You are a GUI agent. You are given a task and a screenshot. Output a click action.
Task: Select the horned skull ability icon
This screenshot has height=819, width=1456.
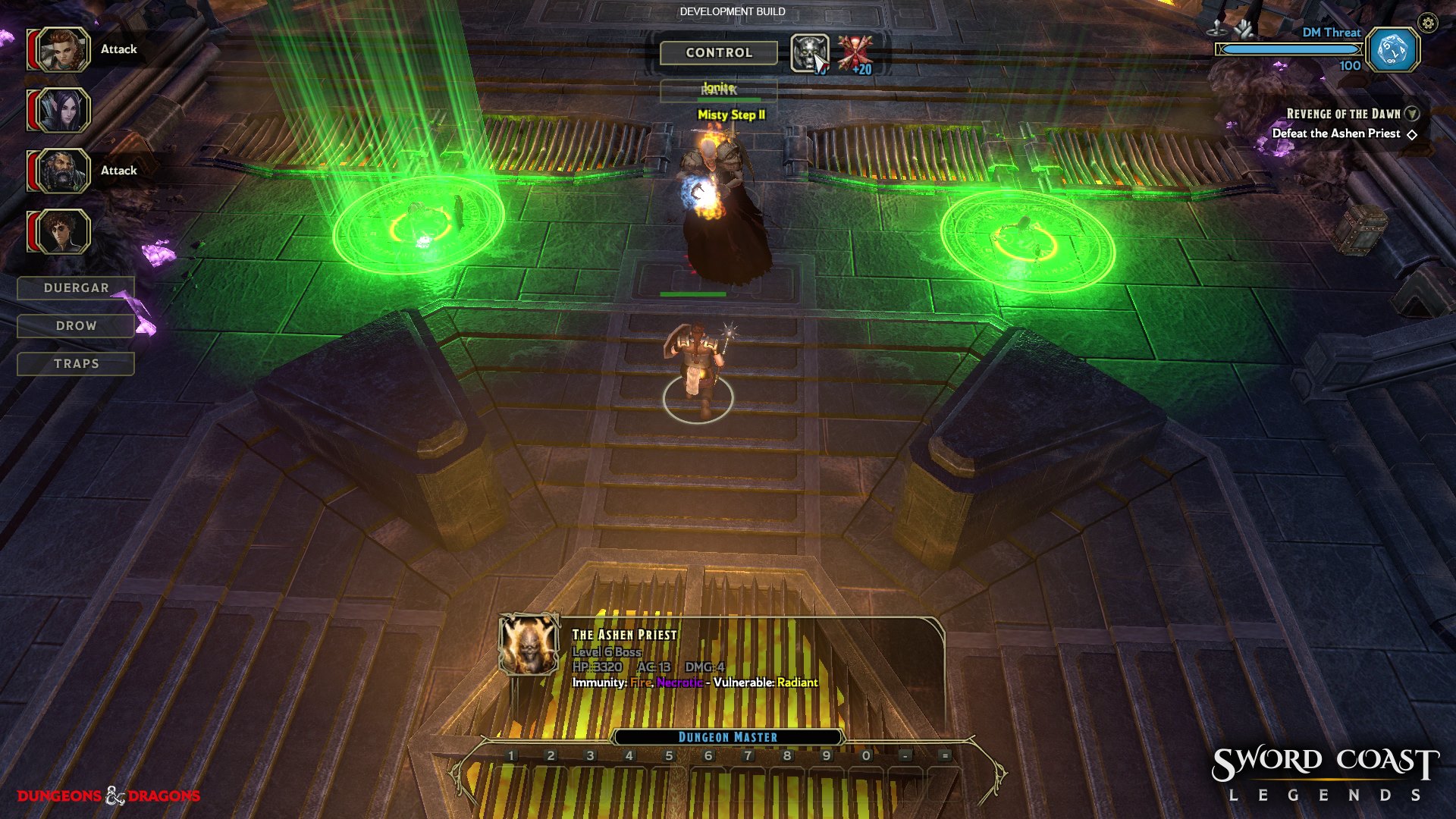(809, 53)
